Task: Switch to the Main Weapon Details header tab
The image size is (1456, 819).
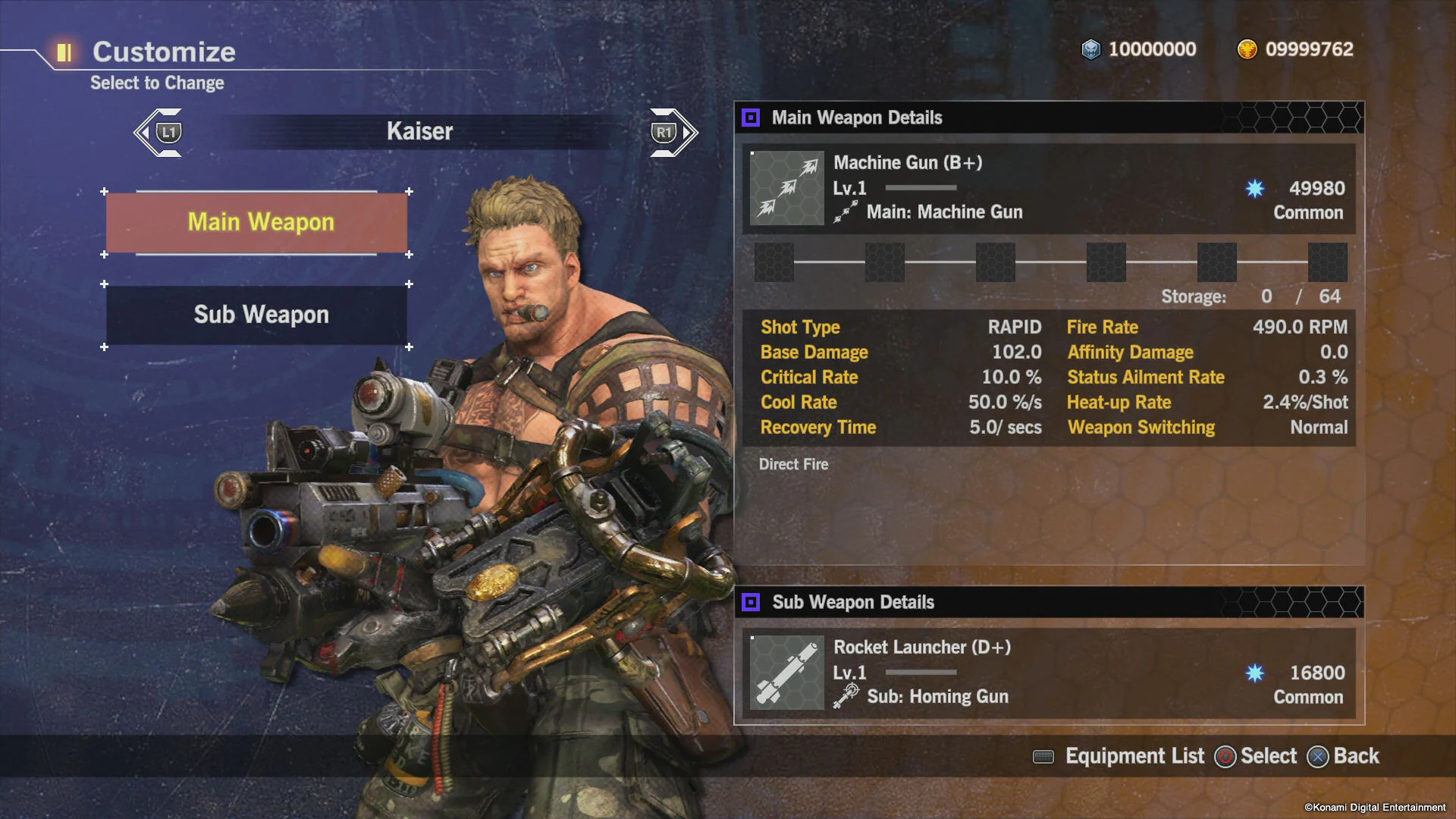Action: pyautogui.click(x=857, y=118)
